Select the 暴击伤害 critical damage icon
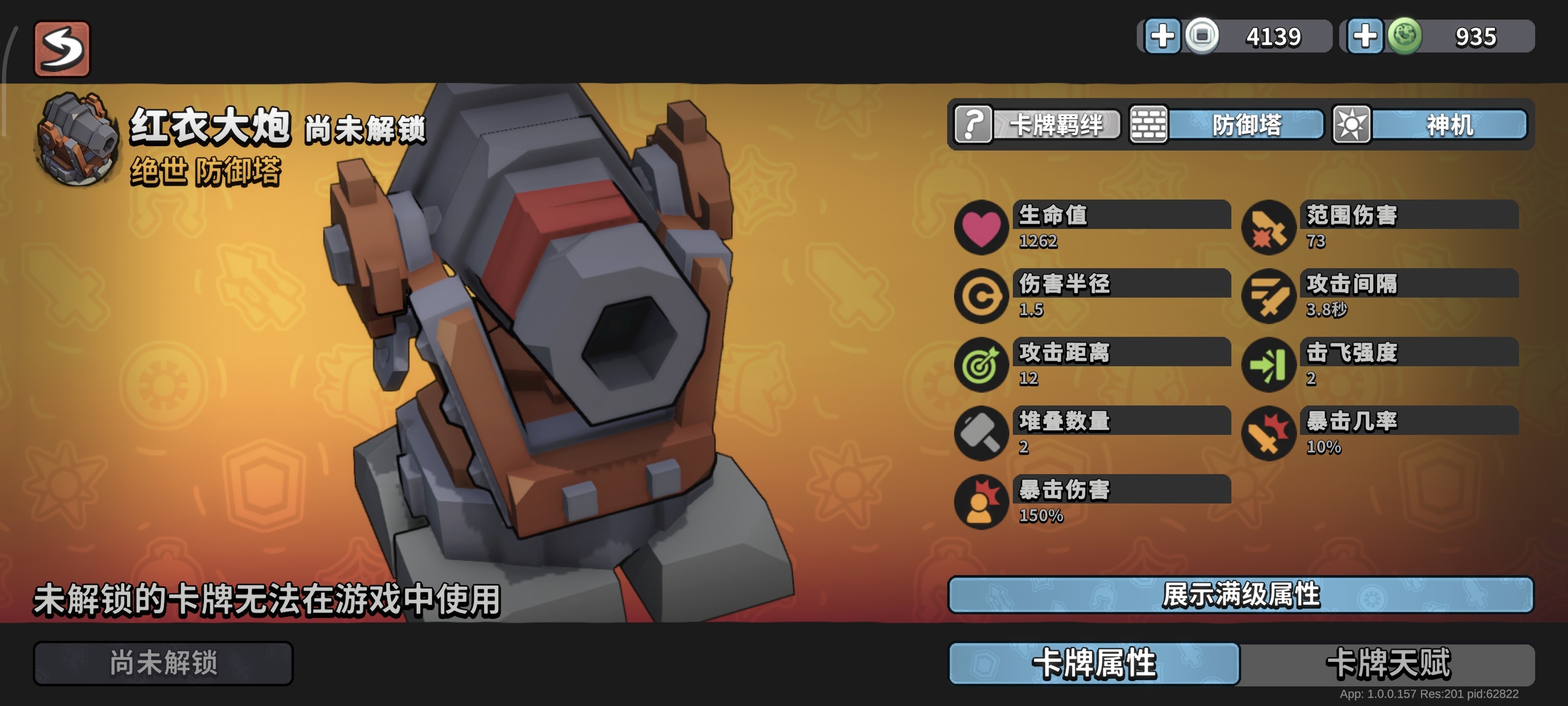The image size is (1568, 706). tap(981, 504)
